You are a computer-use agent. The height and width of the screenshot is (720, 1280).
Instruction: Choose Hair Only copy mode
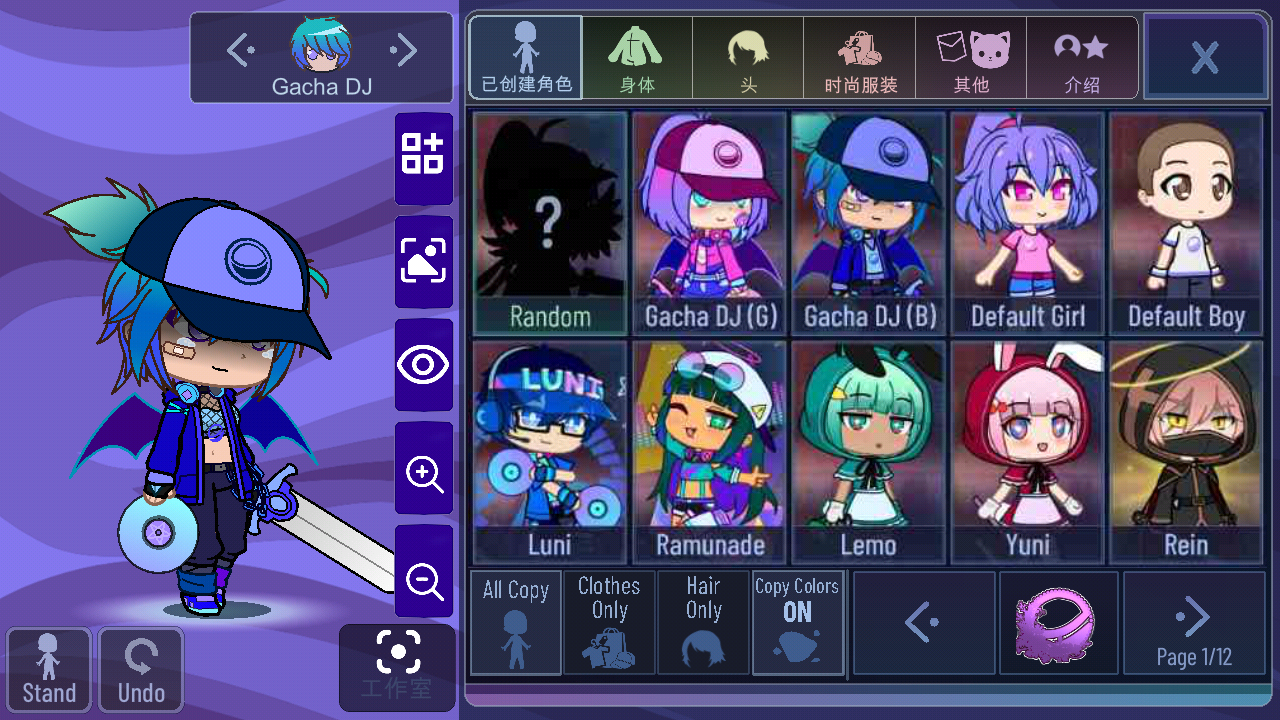click(703, 622)
